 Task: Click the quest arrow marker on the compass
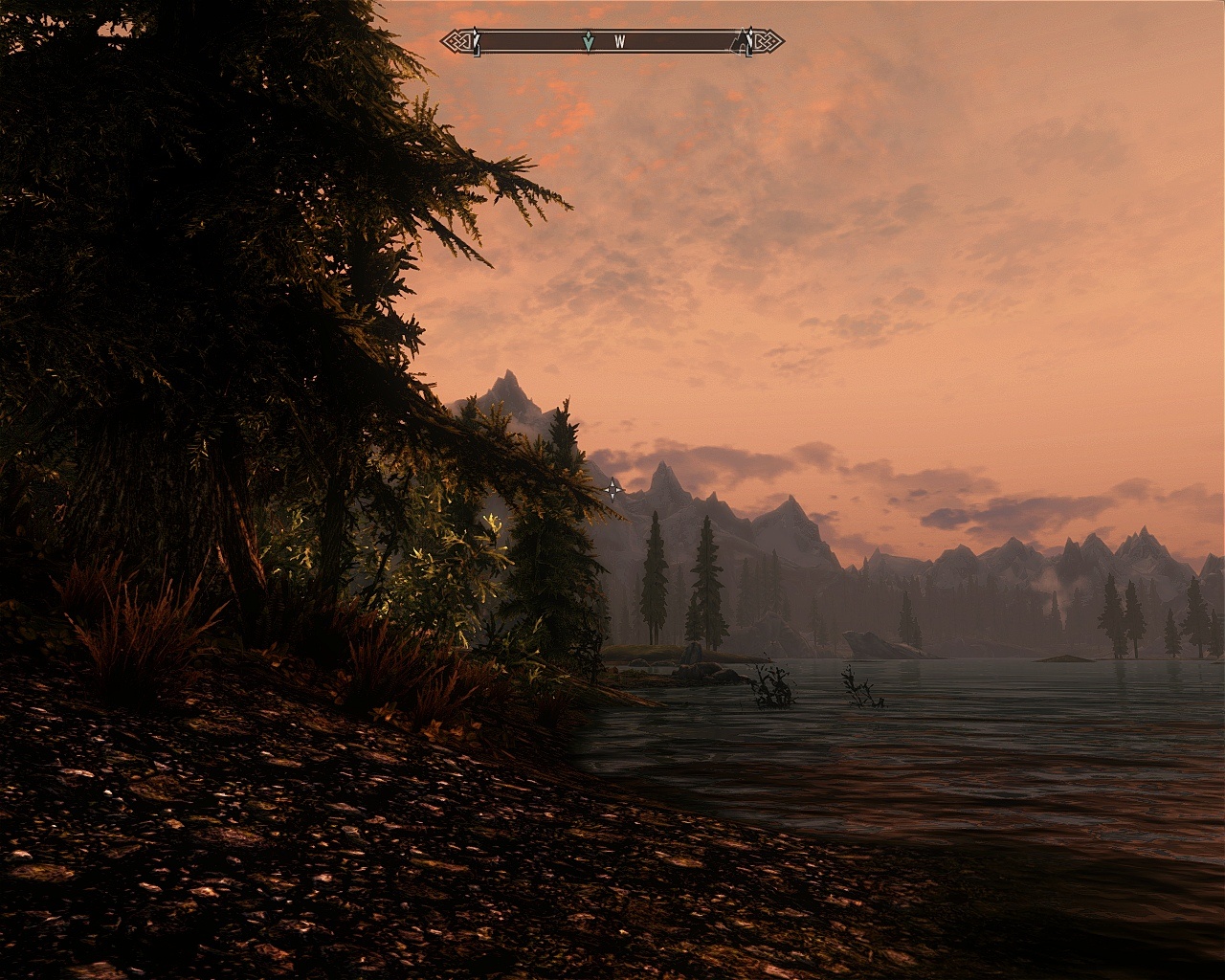tap(588, 41)
